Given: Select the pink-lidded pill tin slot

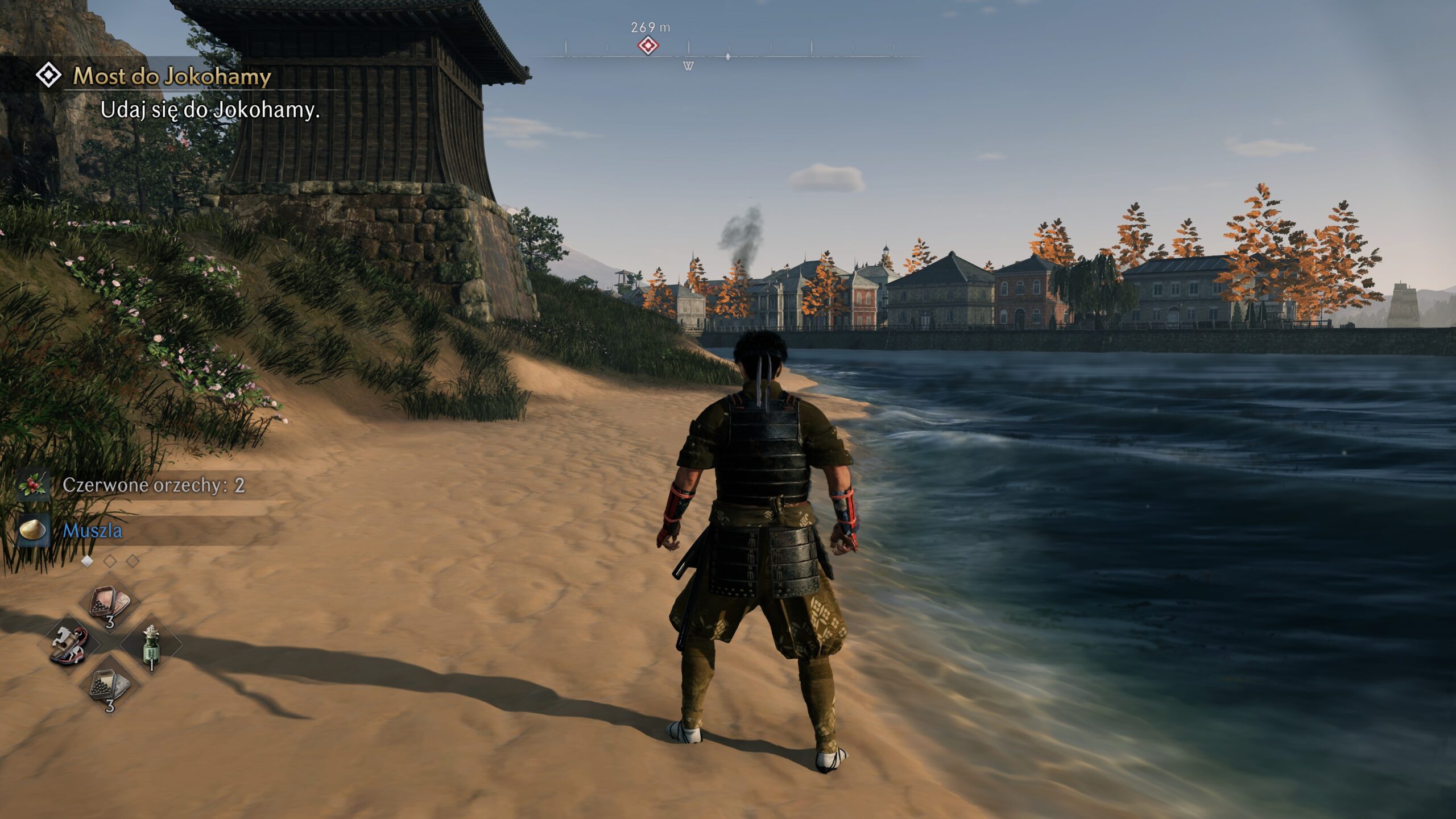Looking at the screenshot, I should click(110, 604).
